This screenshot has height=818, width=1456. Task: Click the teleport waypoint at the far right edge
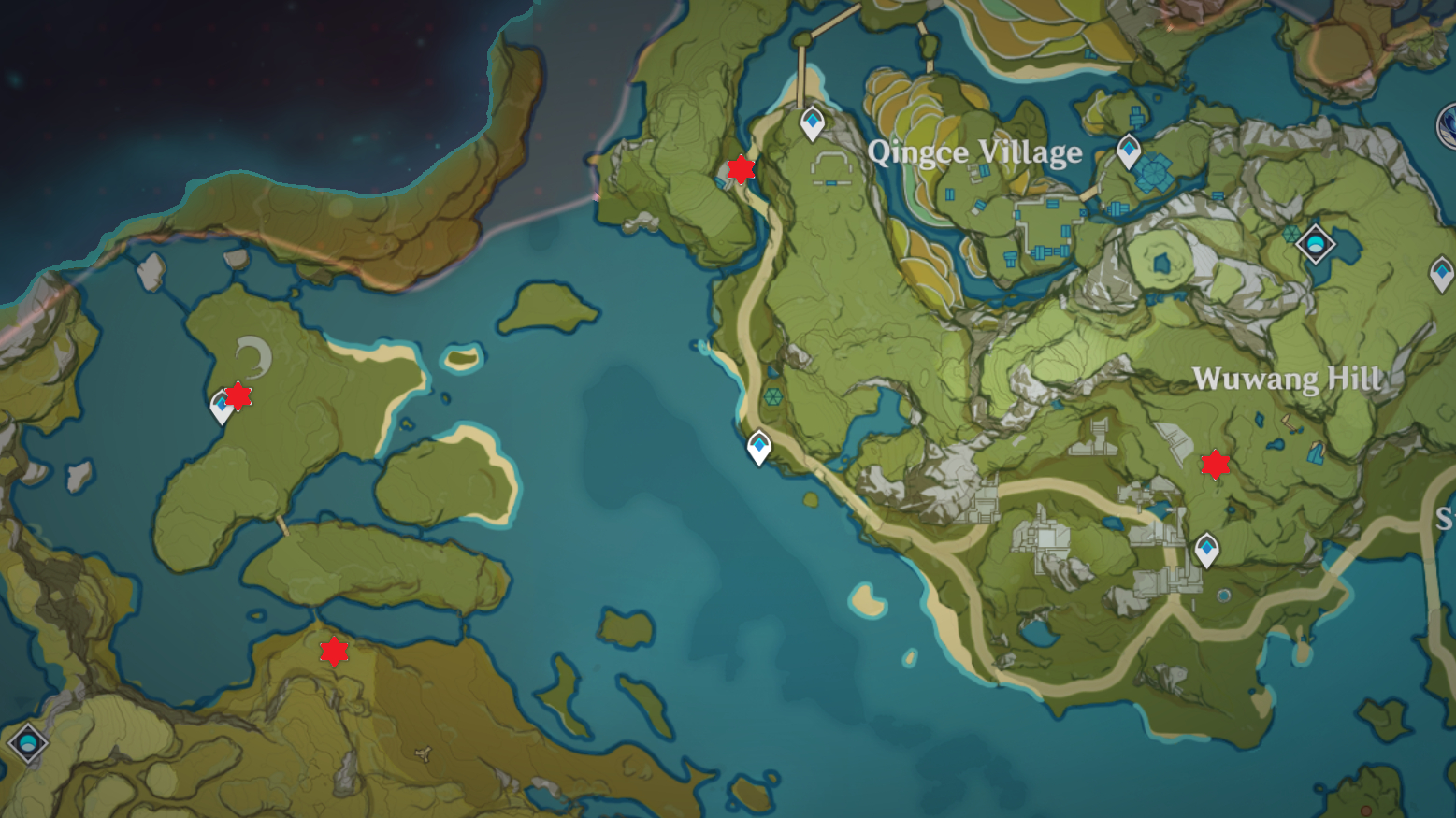(x=1443, y=273)
